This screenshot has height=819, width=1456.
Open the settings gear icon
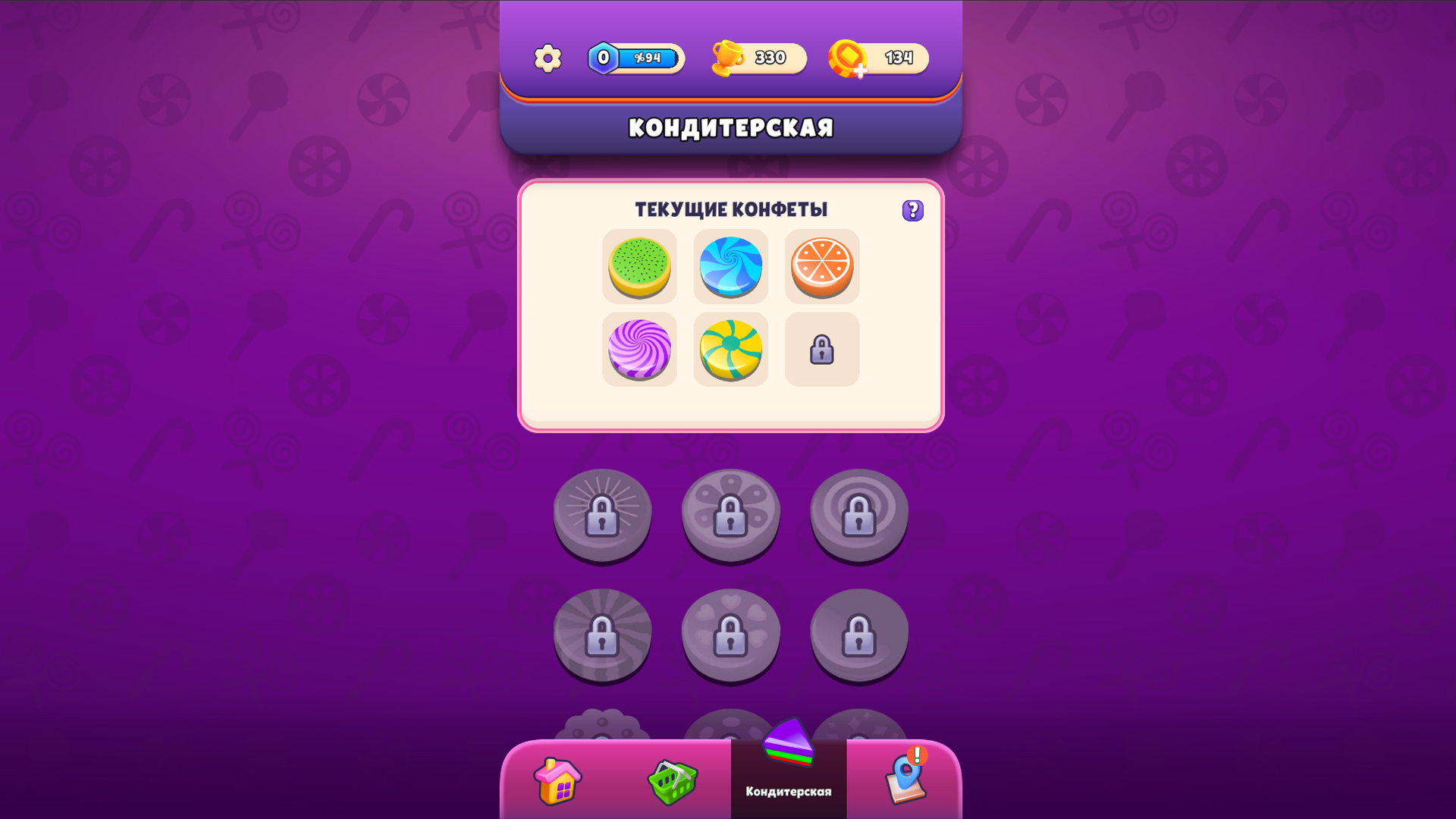(548, 57)
